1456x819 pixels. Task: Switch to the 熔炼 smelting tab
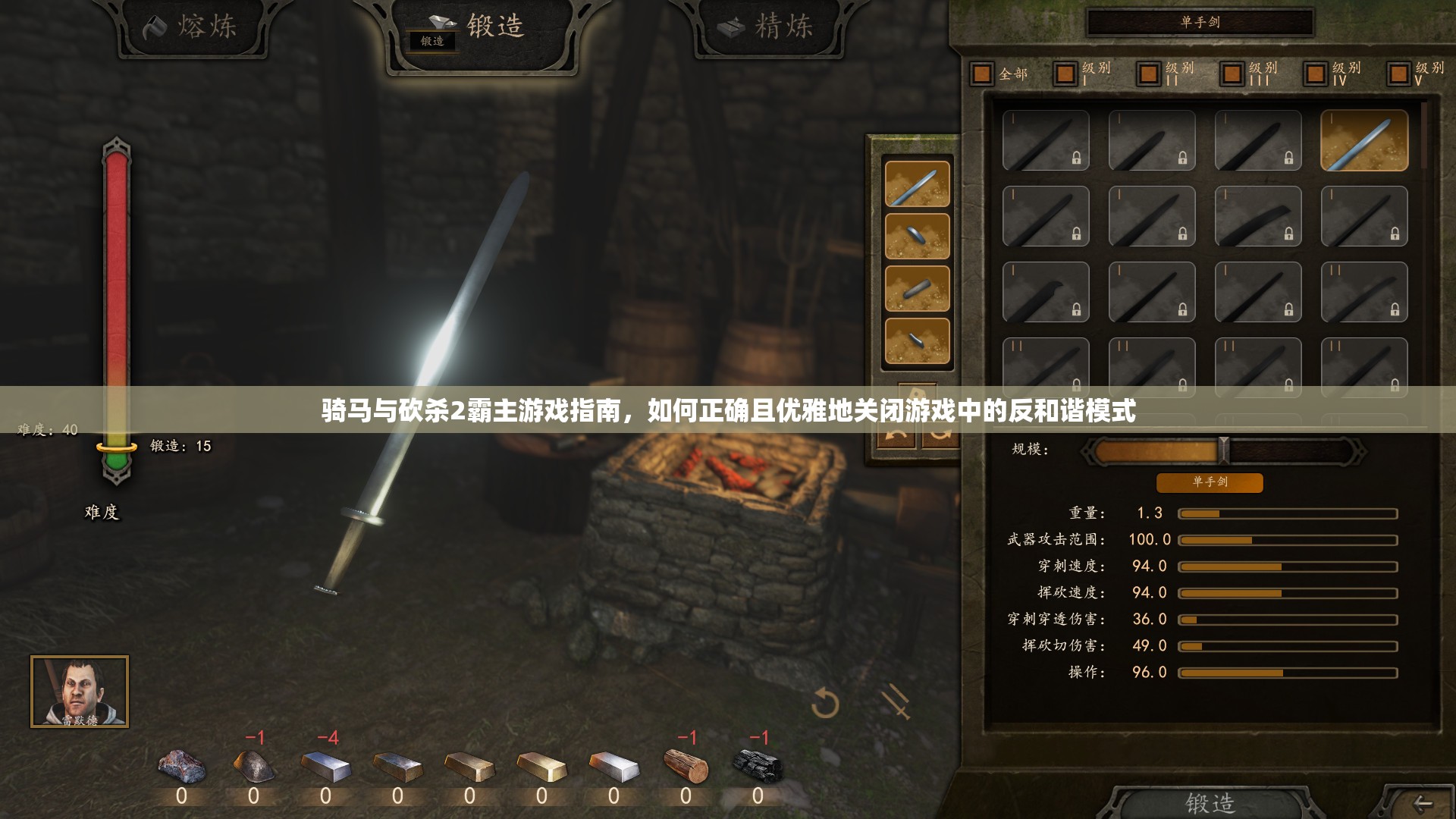click(x=191, y=27)
